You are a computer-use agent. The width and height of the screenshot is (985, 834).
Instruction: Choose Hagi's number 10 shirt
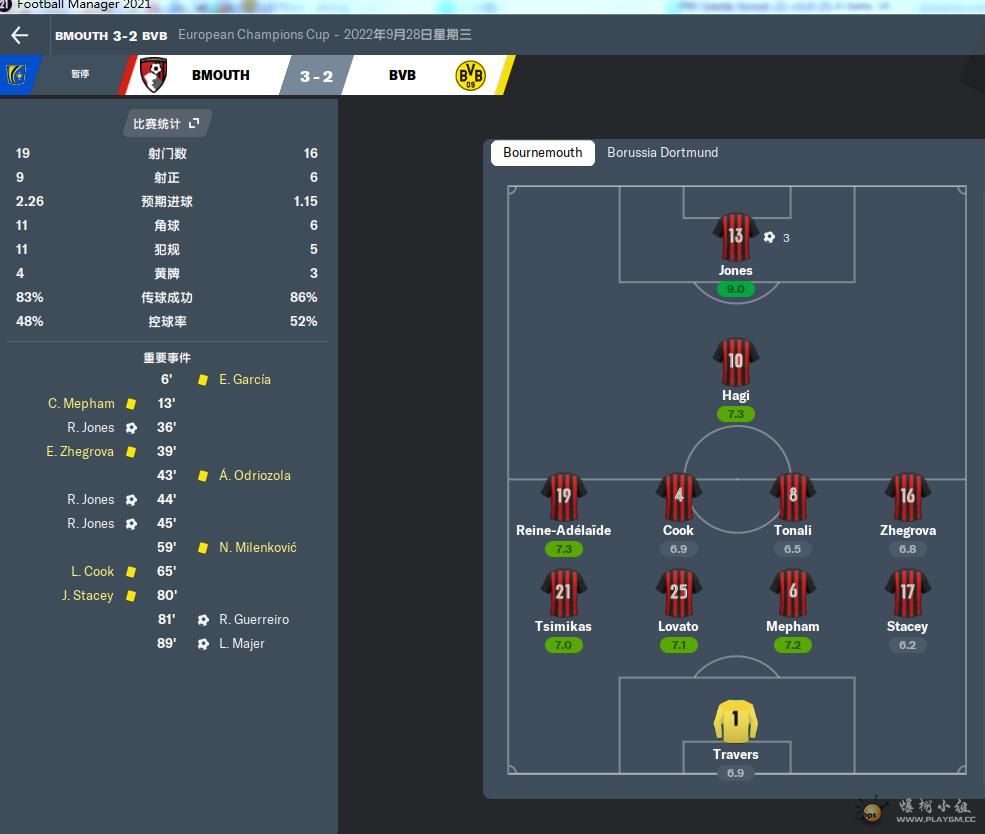point(735,363)
